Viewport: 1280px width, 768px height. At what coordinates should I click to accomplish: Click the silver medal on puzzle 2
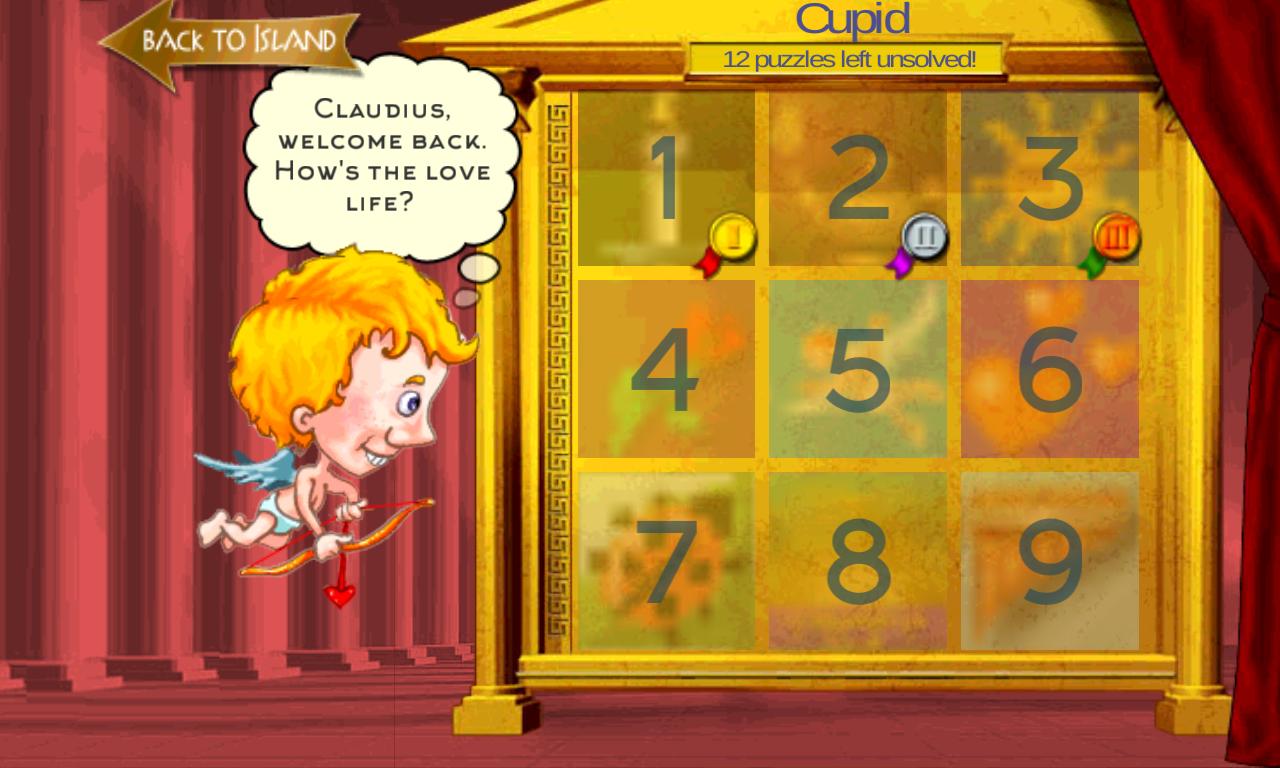922,237
